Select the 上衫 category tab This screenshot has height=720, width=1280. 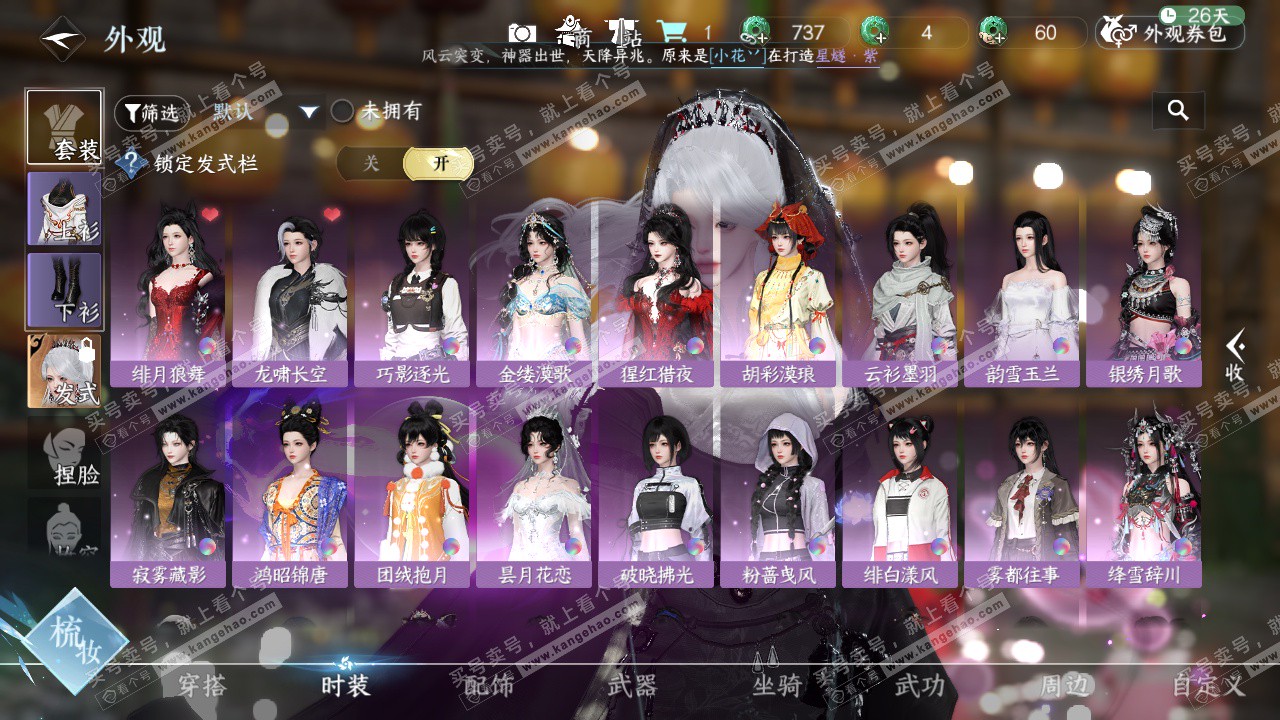pos(64,208)
